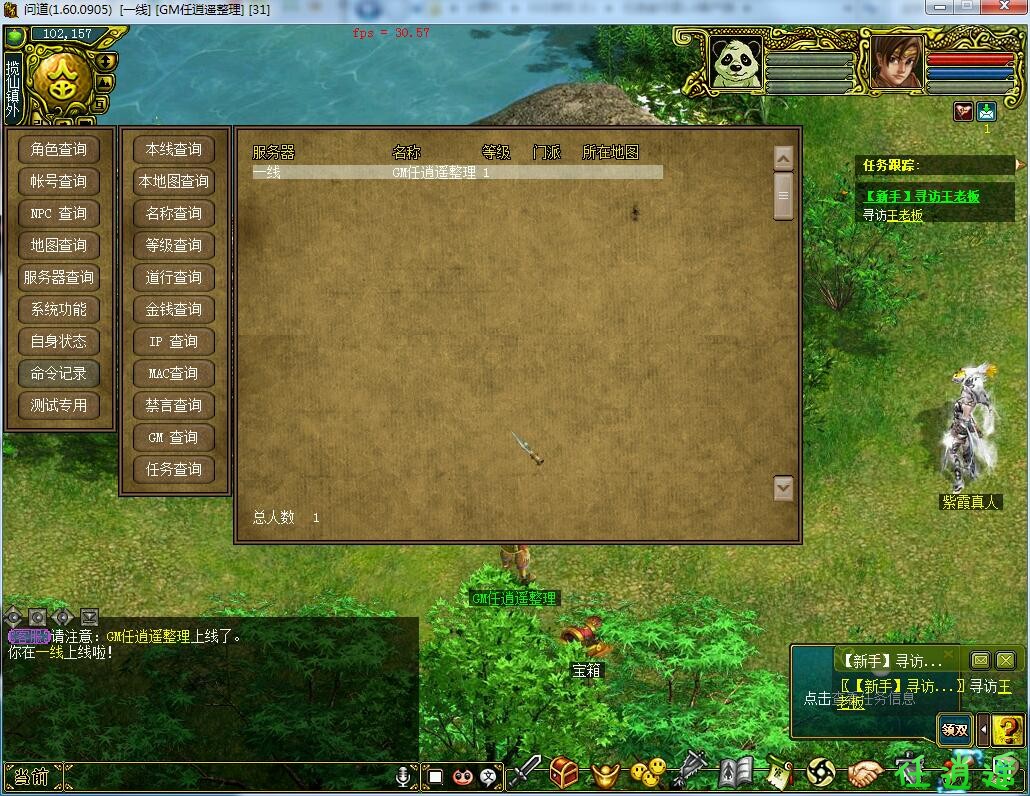Open the 角色查询 menu entry
Screen dimensions: 1030x796
59,150
